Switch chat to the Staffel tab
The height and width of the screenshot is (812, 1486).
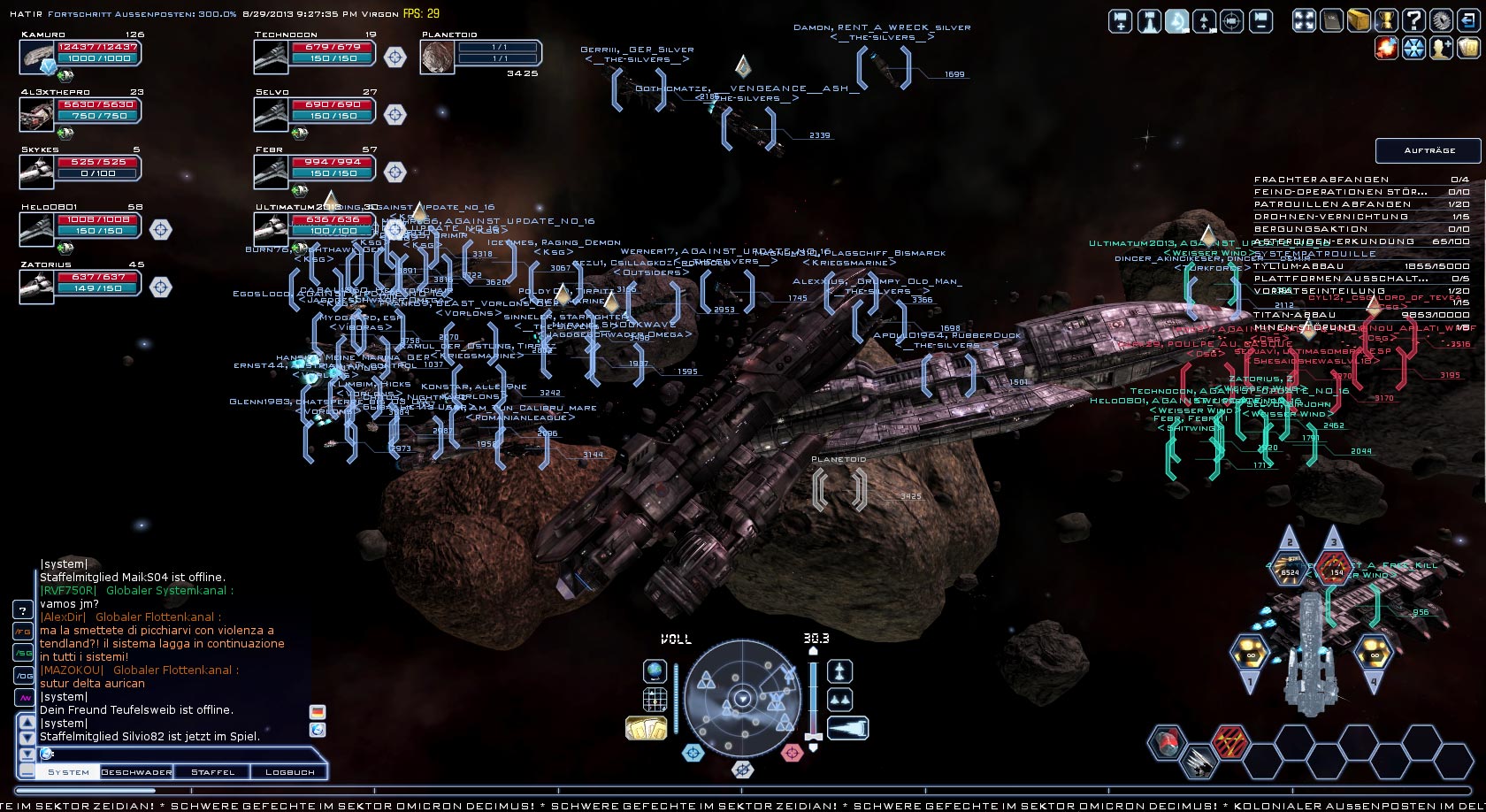pos(213,771)
